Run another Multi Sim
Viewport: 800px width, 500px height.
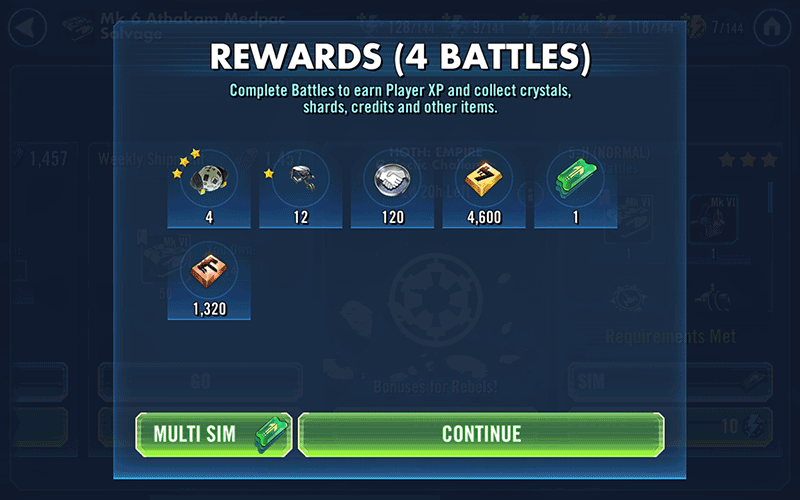click(x=214, y=434)
